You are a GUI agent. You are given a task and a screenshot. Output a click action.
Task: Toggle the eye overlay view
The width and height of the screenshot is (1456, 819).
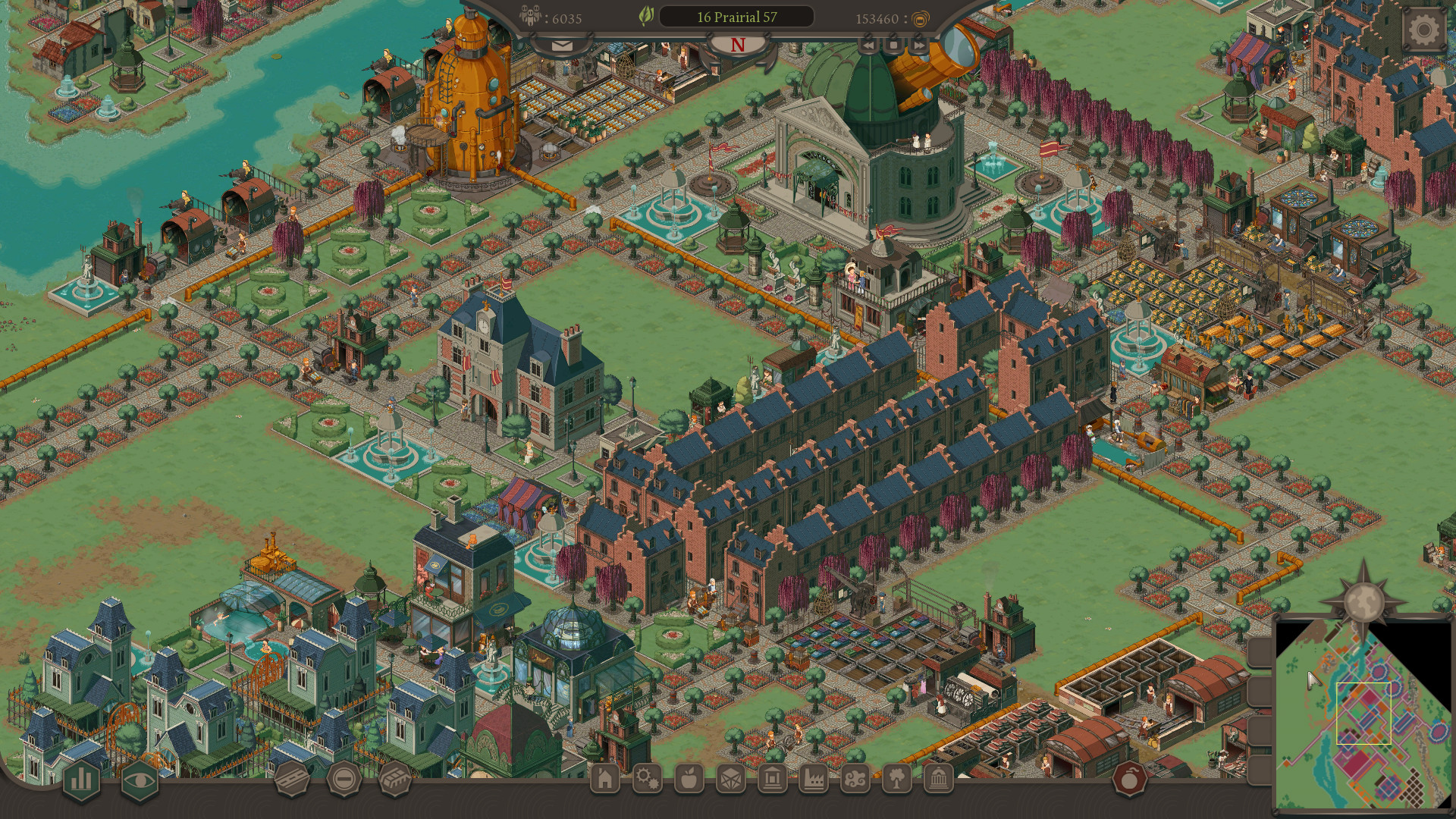pyautogui.click(x=138, y=780)
